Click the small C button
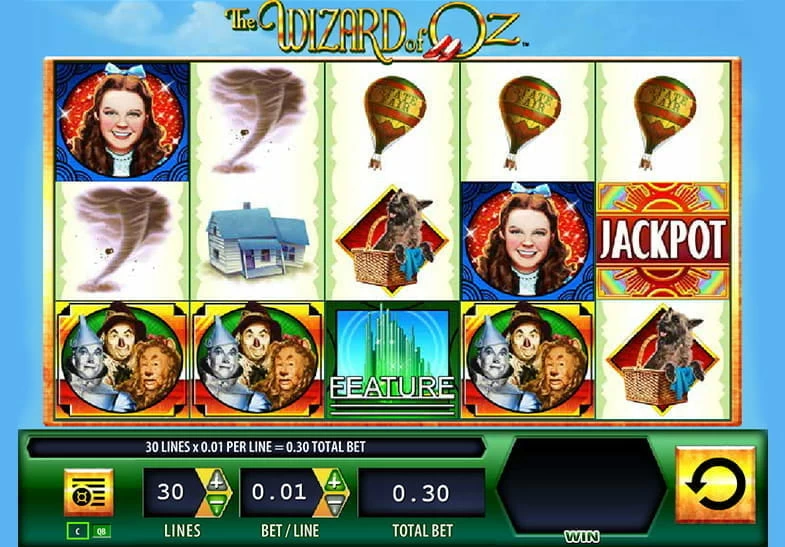This screenshot has width=785, height=547. point(75,529)
